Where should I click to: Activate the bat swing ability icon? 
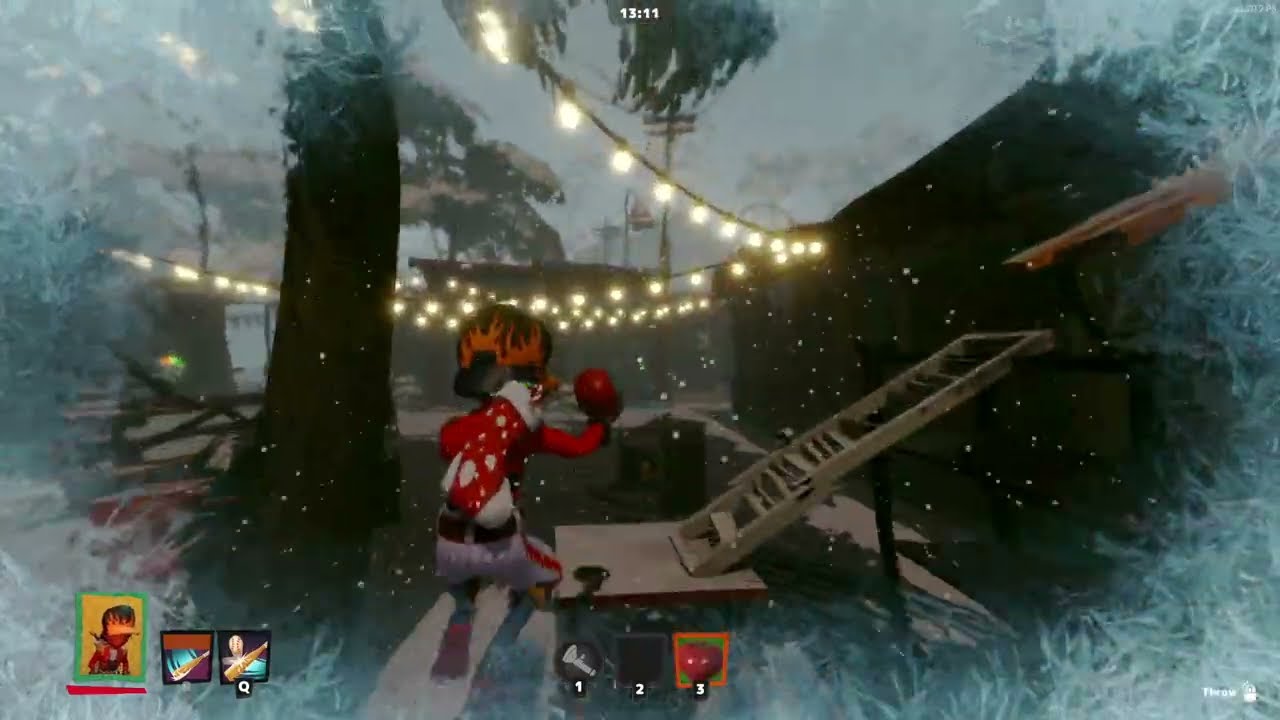click(x=187, y=657)
